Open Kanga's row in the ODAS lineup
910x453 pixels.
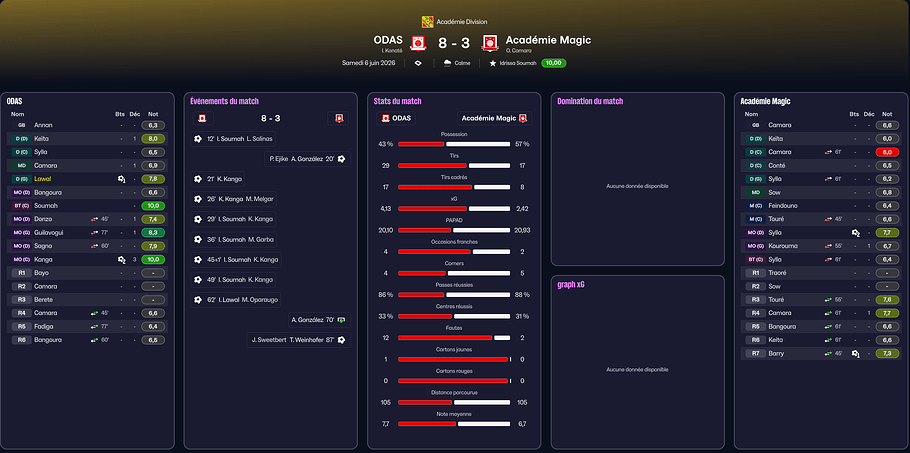pos(44,259)
